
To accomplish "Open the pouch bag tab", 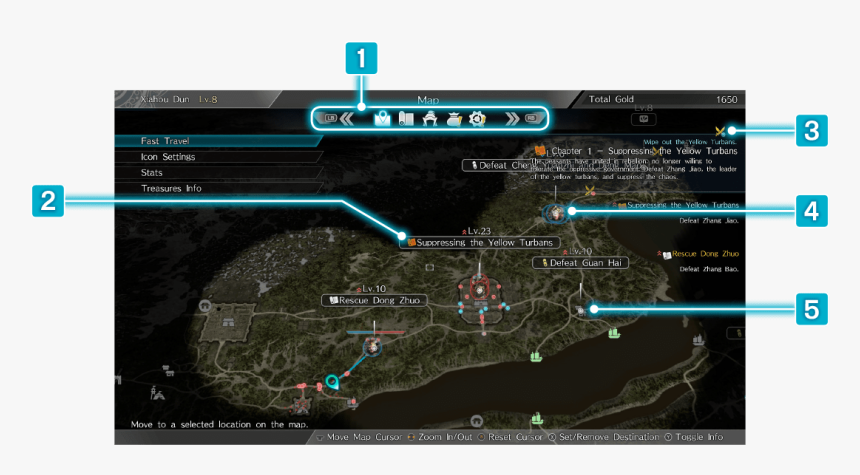I will pos(453,119).
